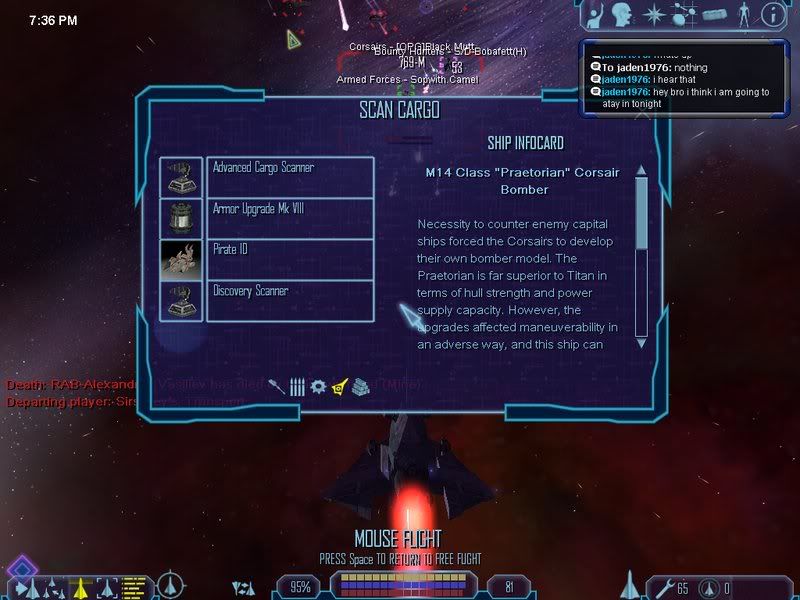This screenshot has width=800, height=600.
Task: Choose Armor Upgrade Mk VIII in cargo list
Action: click(290, 217)
